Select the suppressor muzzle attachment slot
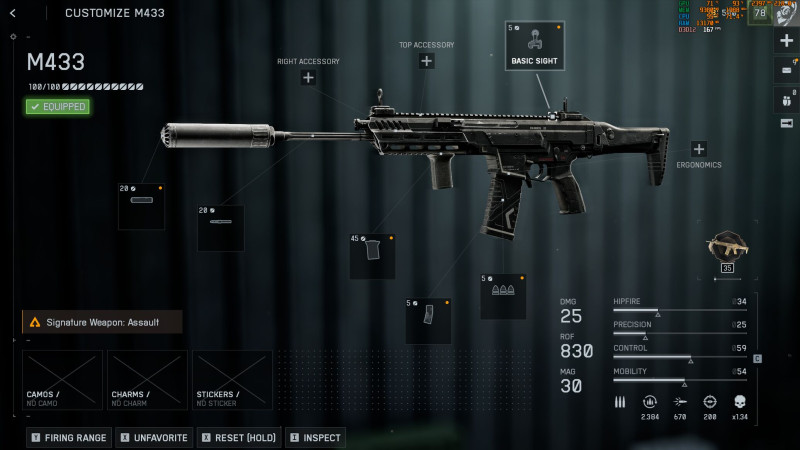The height and width of the screenshot is (450, 800). 141,207
